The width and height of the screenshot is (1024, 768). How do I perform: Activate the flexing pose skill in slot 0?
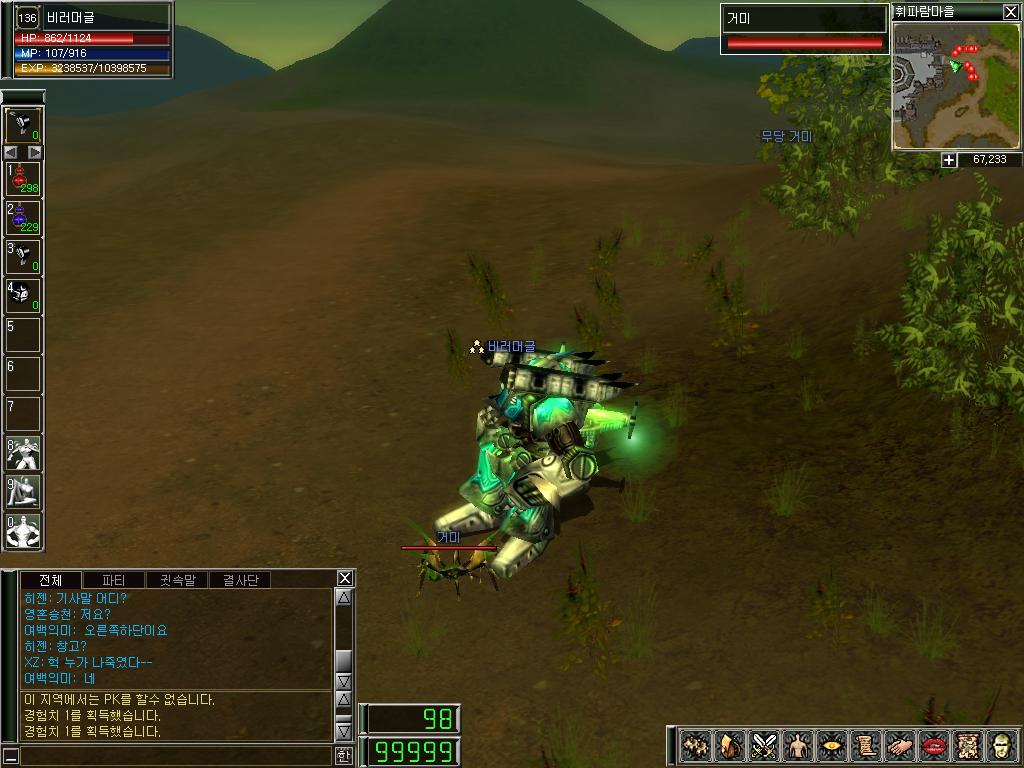pyautogui.click(x=23, y=530)
